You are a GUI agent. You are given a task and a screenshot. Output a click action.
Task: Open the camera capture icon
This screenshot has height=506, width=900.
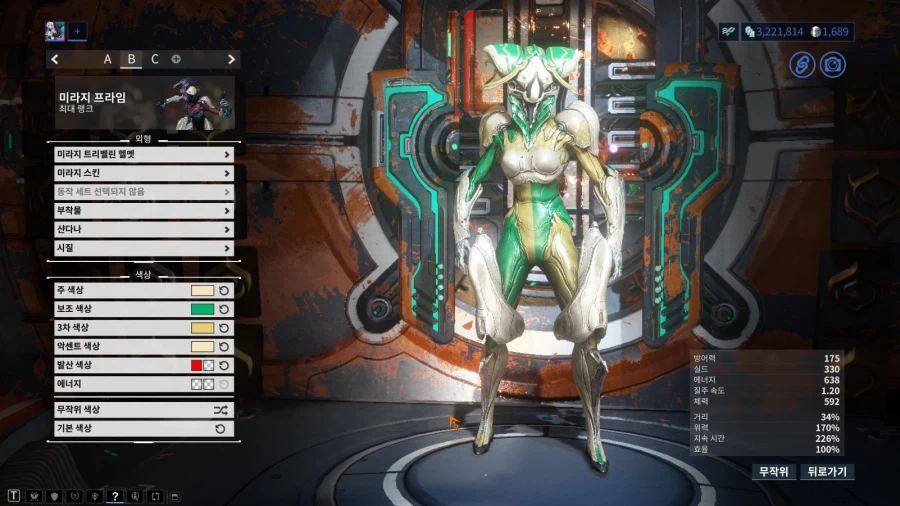point(831,65)
